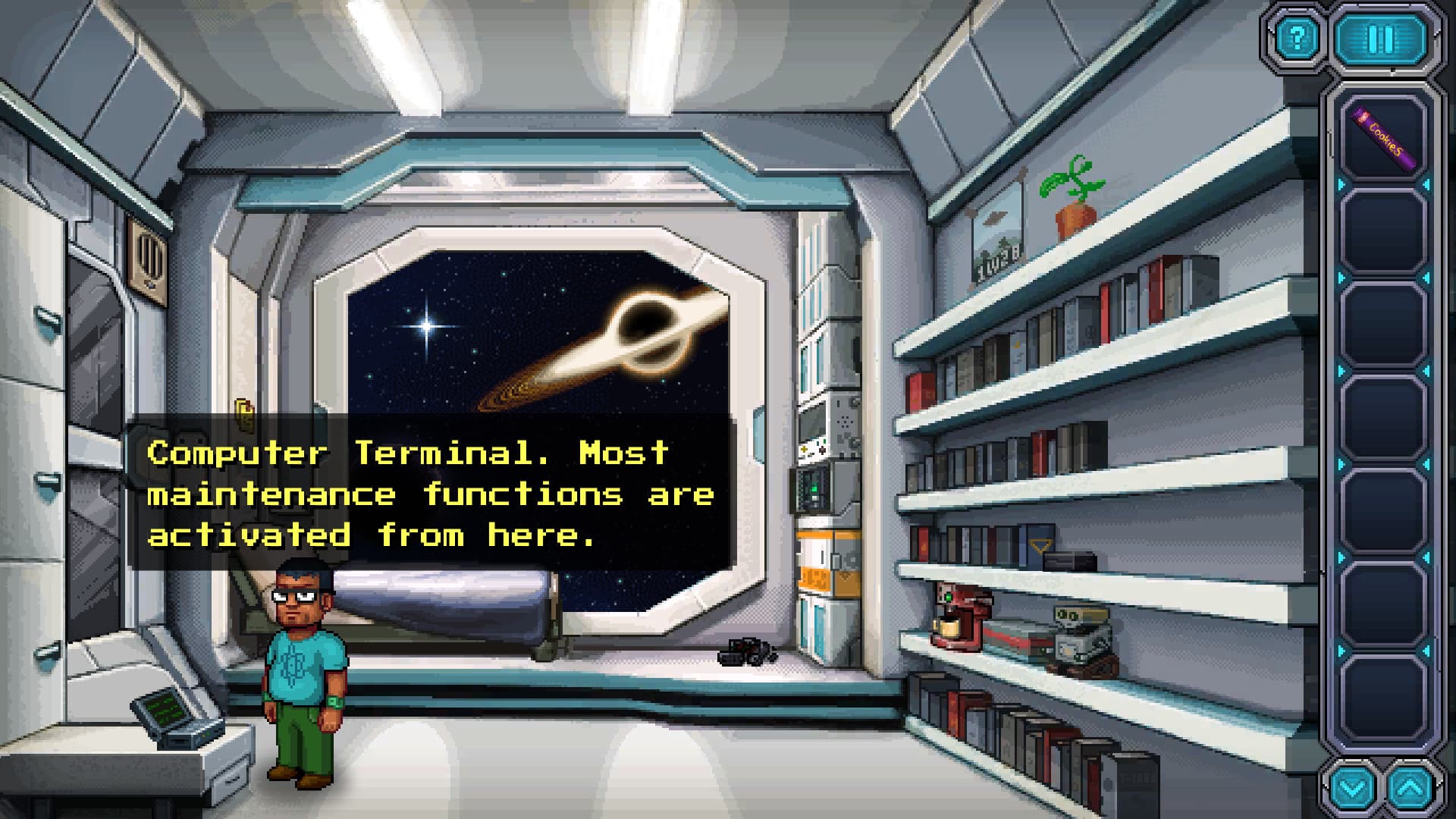Click the binoculars on the floor
1456x819 pixels.
pos(747,651)
